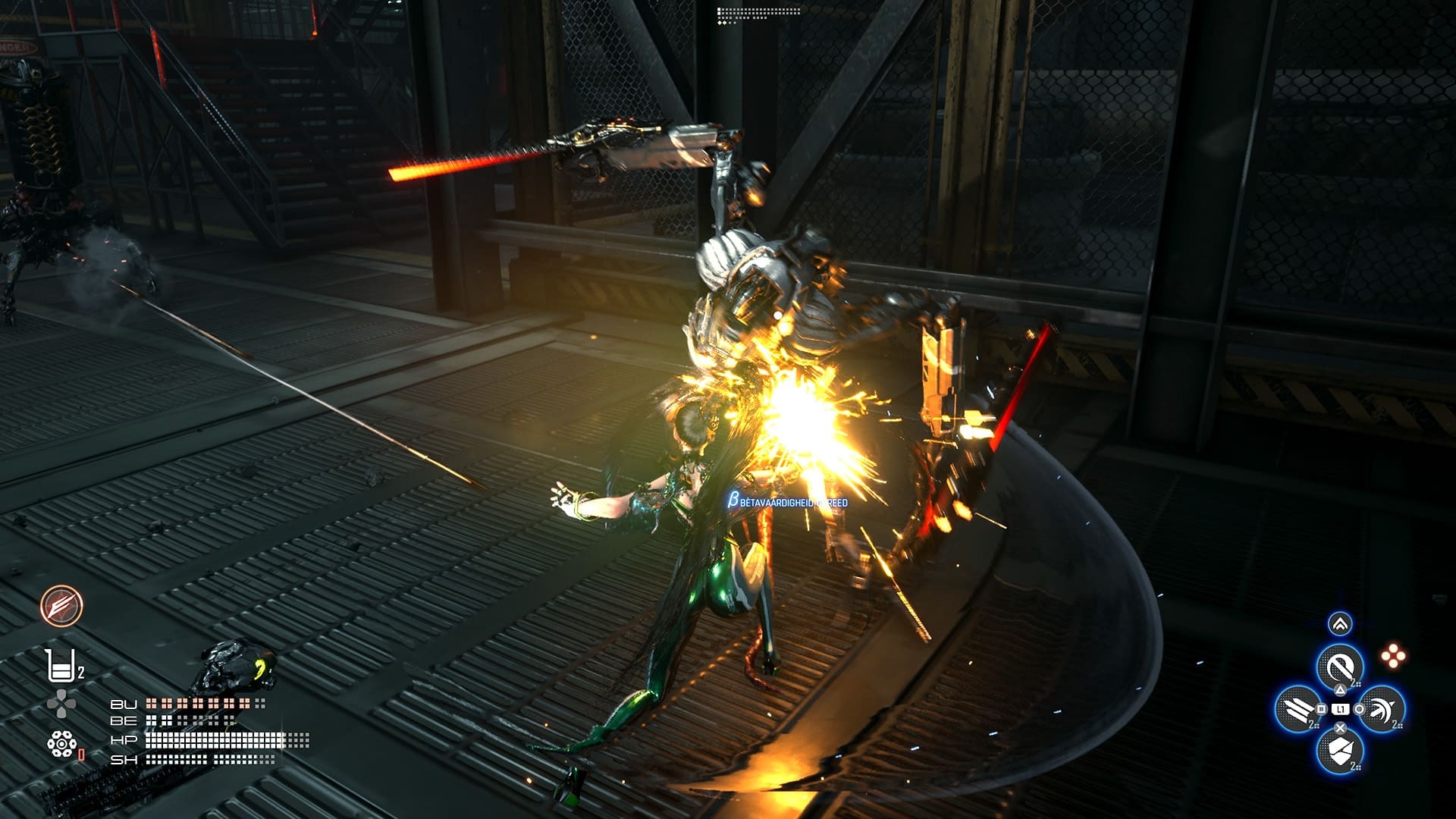
Task: Select the Circle beta skill on the right
Action: 1385,710
